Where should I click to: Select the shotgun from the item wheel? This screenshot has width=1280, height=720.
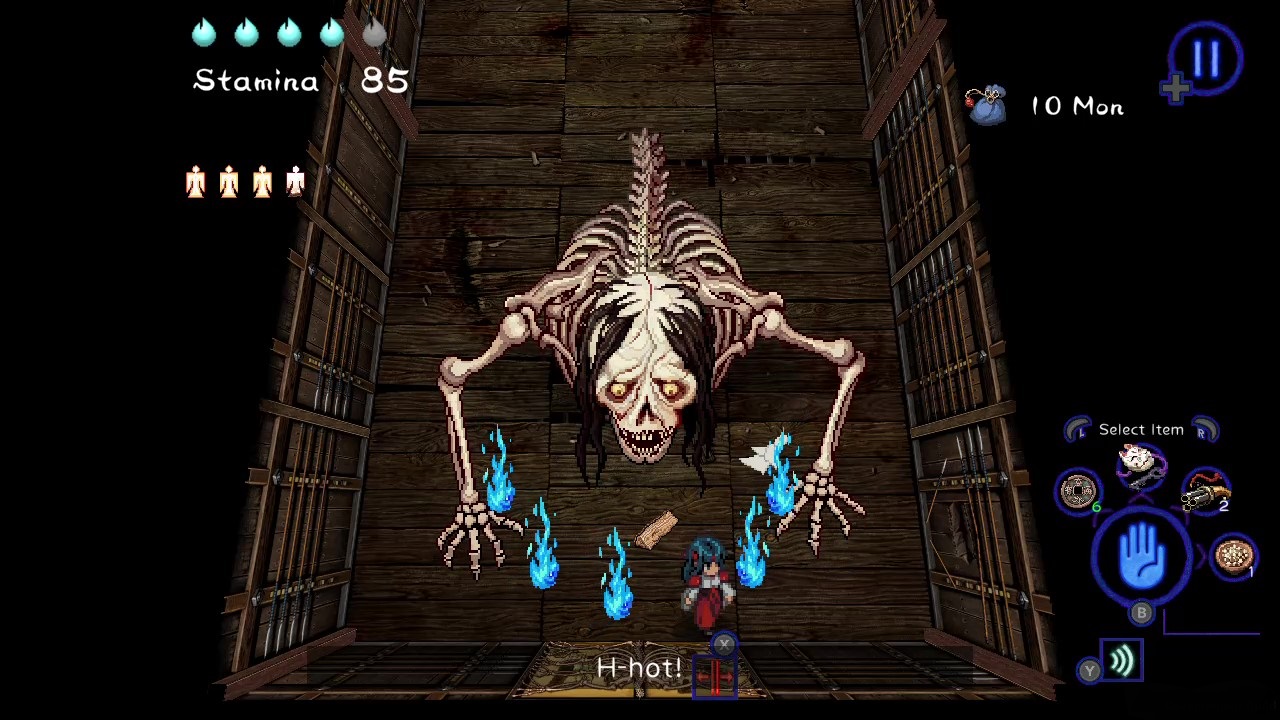[x=1207, y=490]
